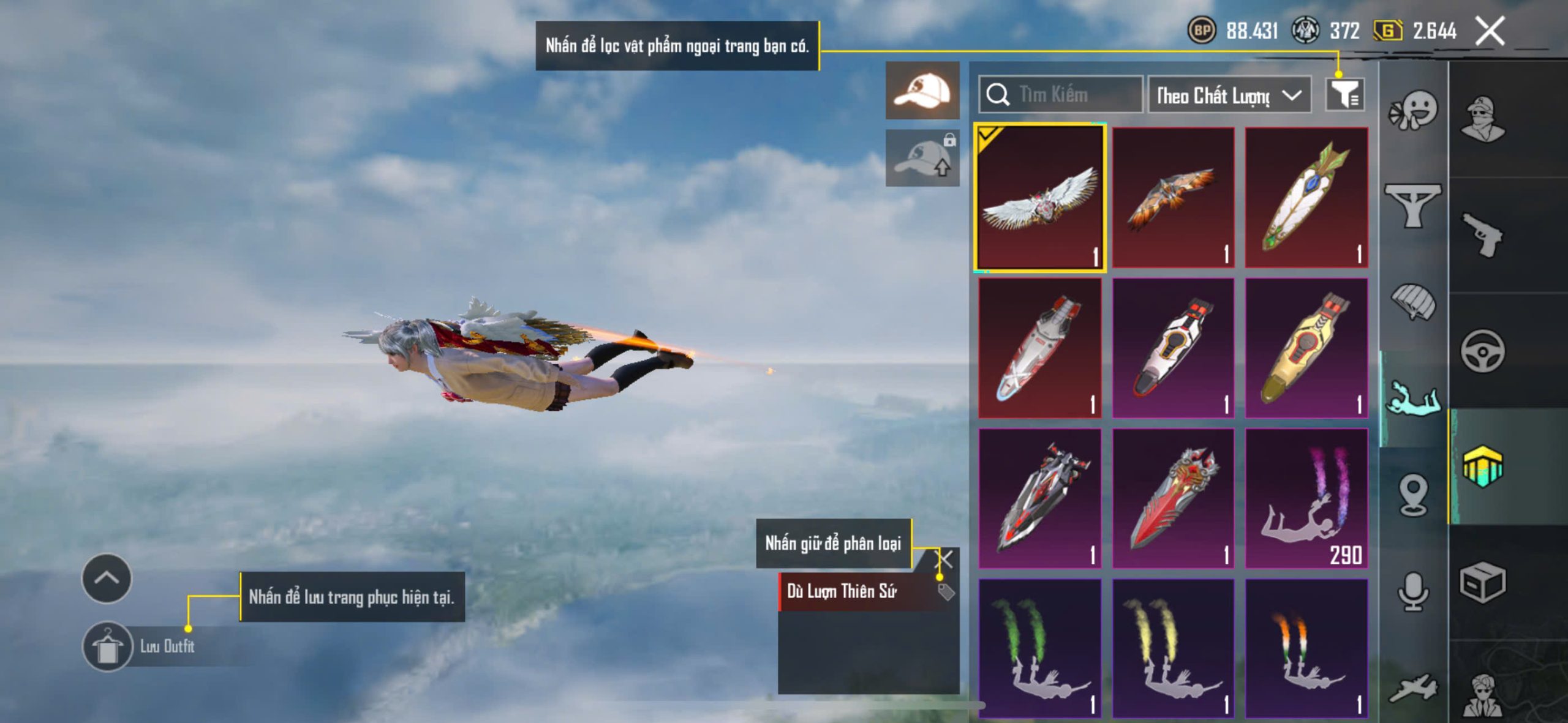Viewport: 1568px width, 723px height.
Task: Select the orange-white-green tricolor smoke trail
Action: (x=1306, y=648)
